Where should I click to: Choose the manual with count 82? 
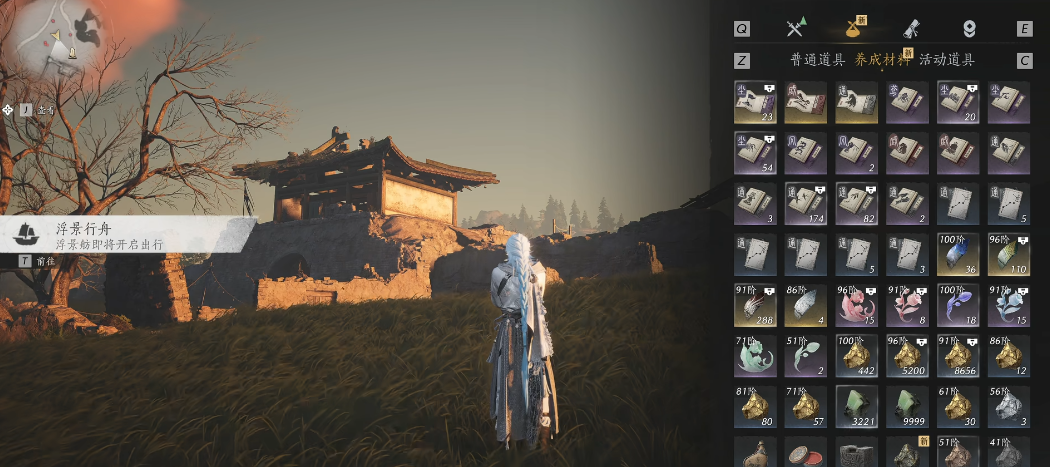tap(856, 203)
